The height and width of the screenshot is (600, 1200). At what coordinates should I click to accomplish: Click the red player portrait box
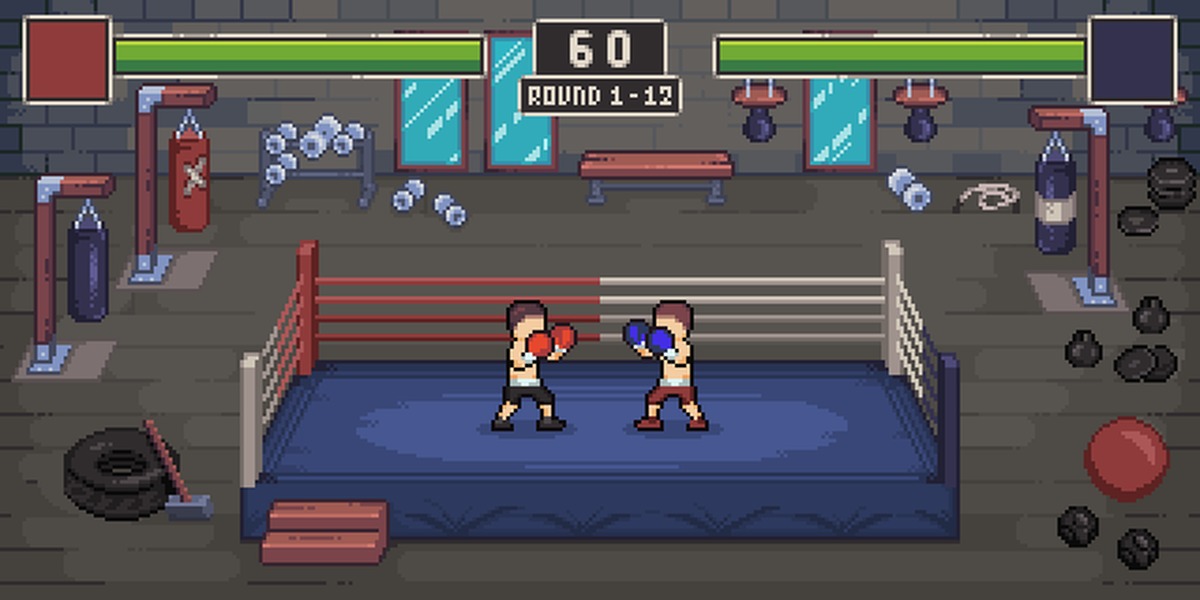point(67,59)
